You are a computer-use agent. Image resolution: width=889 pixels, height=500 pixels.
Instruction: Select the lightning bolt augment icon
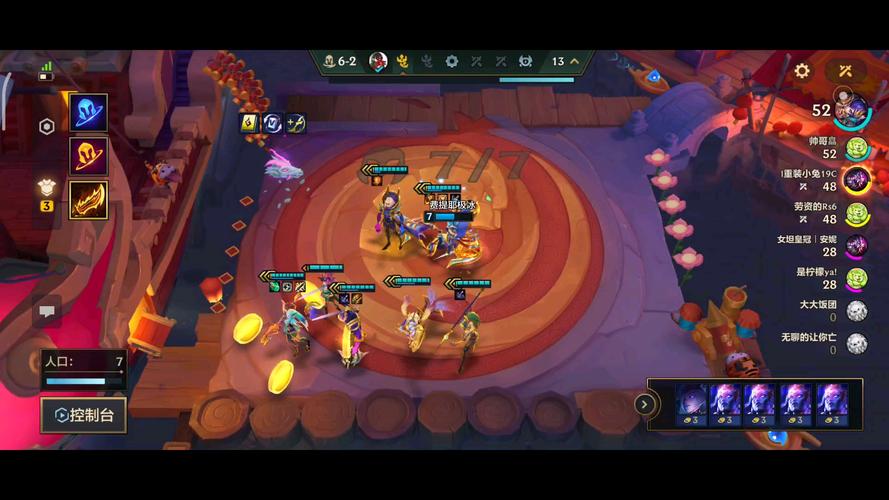click(249, 123)
